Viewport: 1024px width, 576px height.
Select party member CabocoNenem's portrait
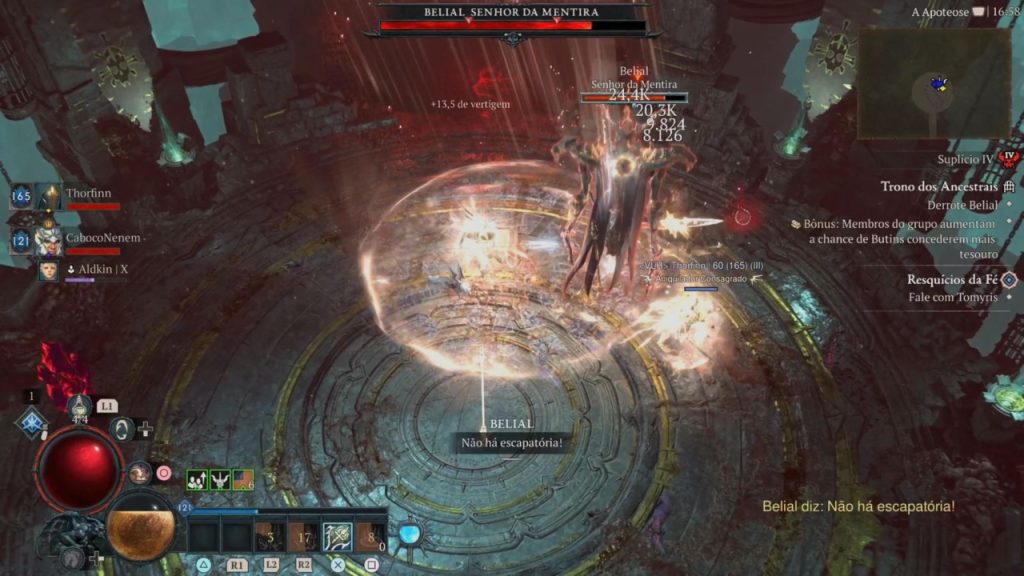pos(49,240)
